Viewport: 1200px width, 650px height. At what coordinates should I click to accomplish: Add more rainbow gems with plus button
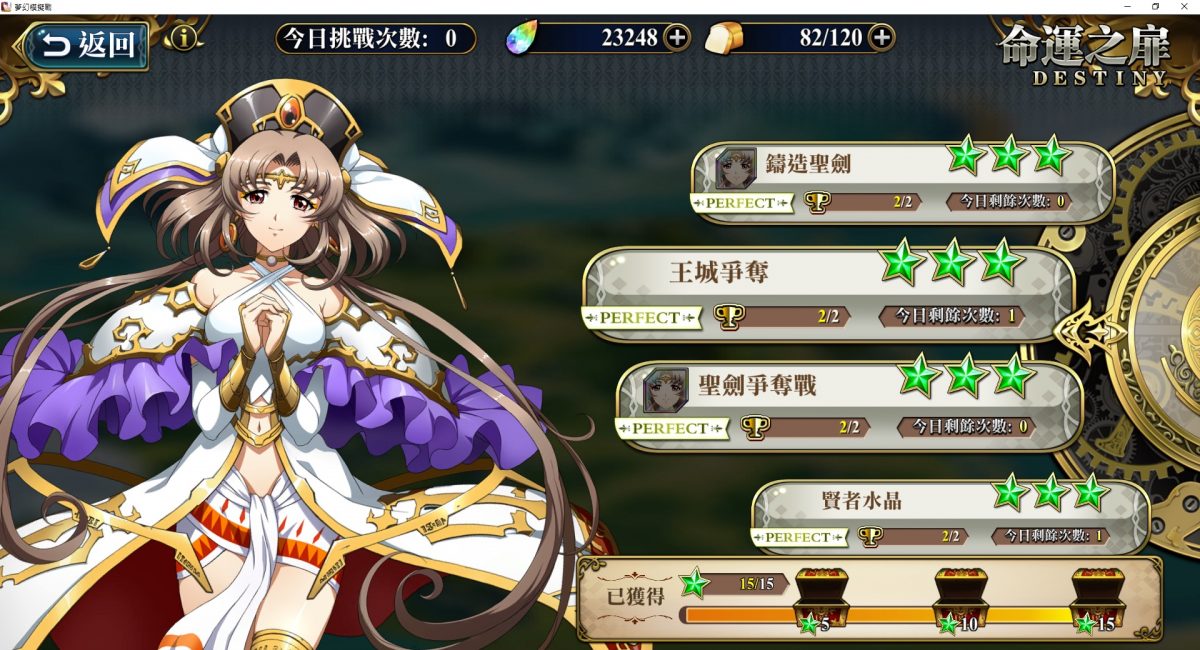(x=677, y=38)
